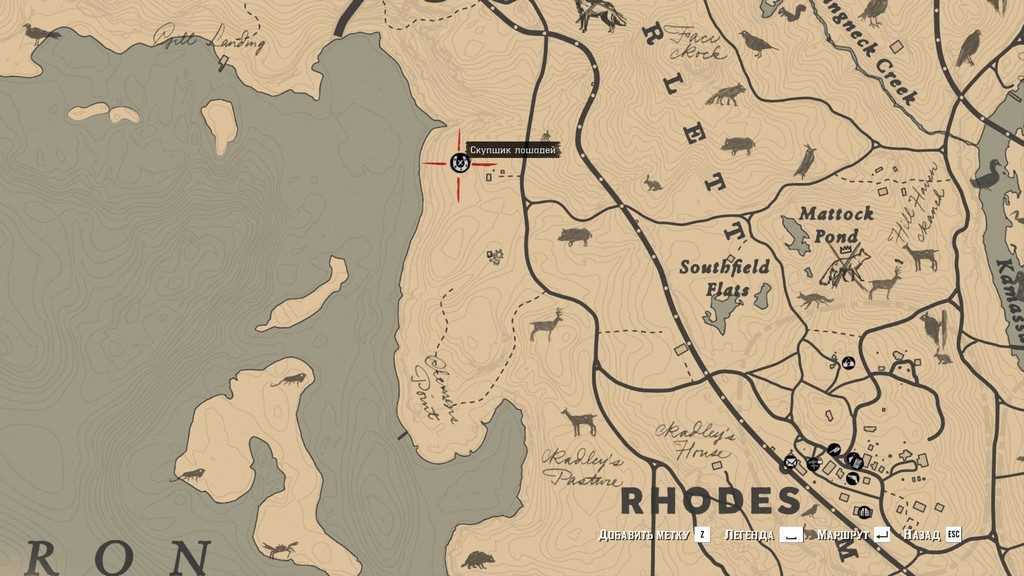Select the horse fence map marker
The height and width of the screenshot is (576, 1024).
click(460, 163)
